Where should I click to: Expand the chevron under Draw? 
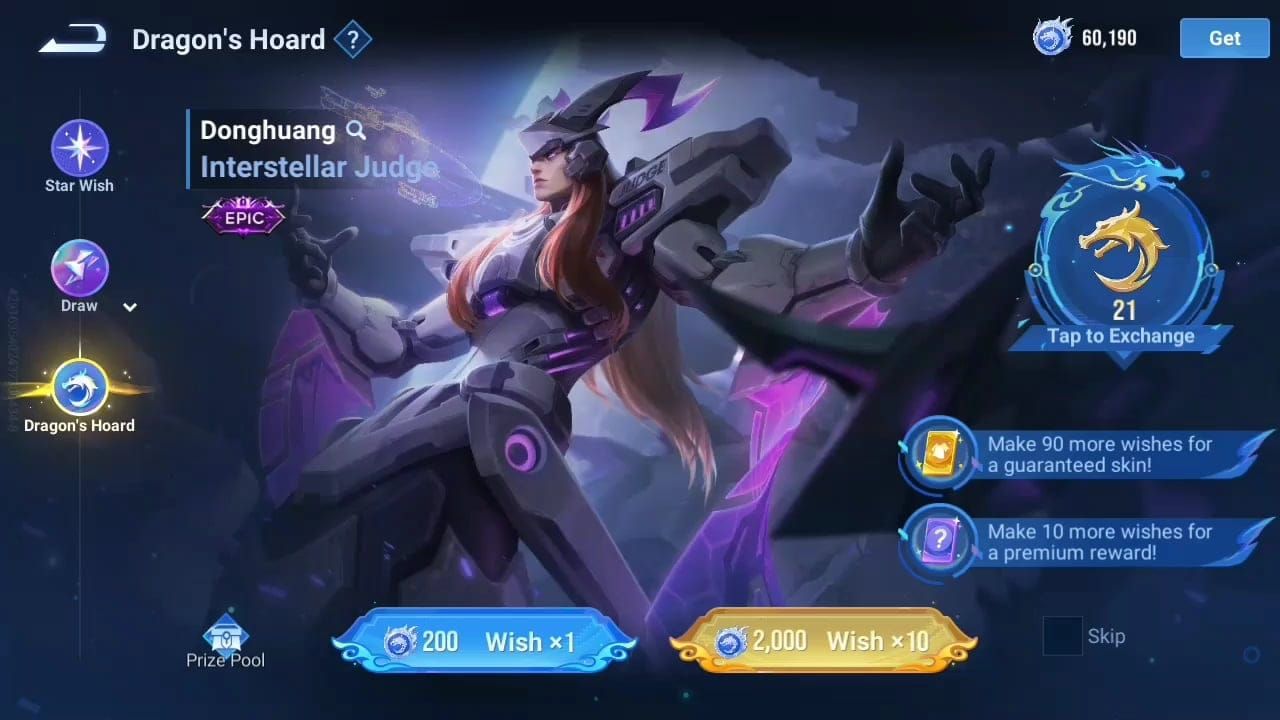[129, 307]
